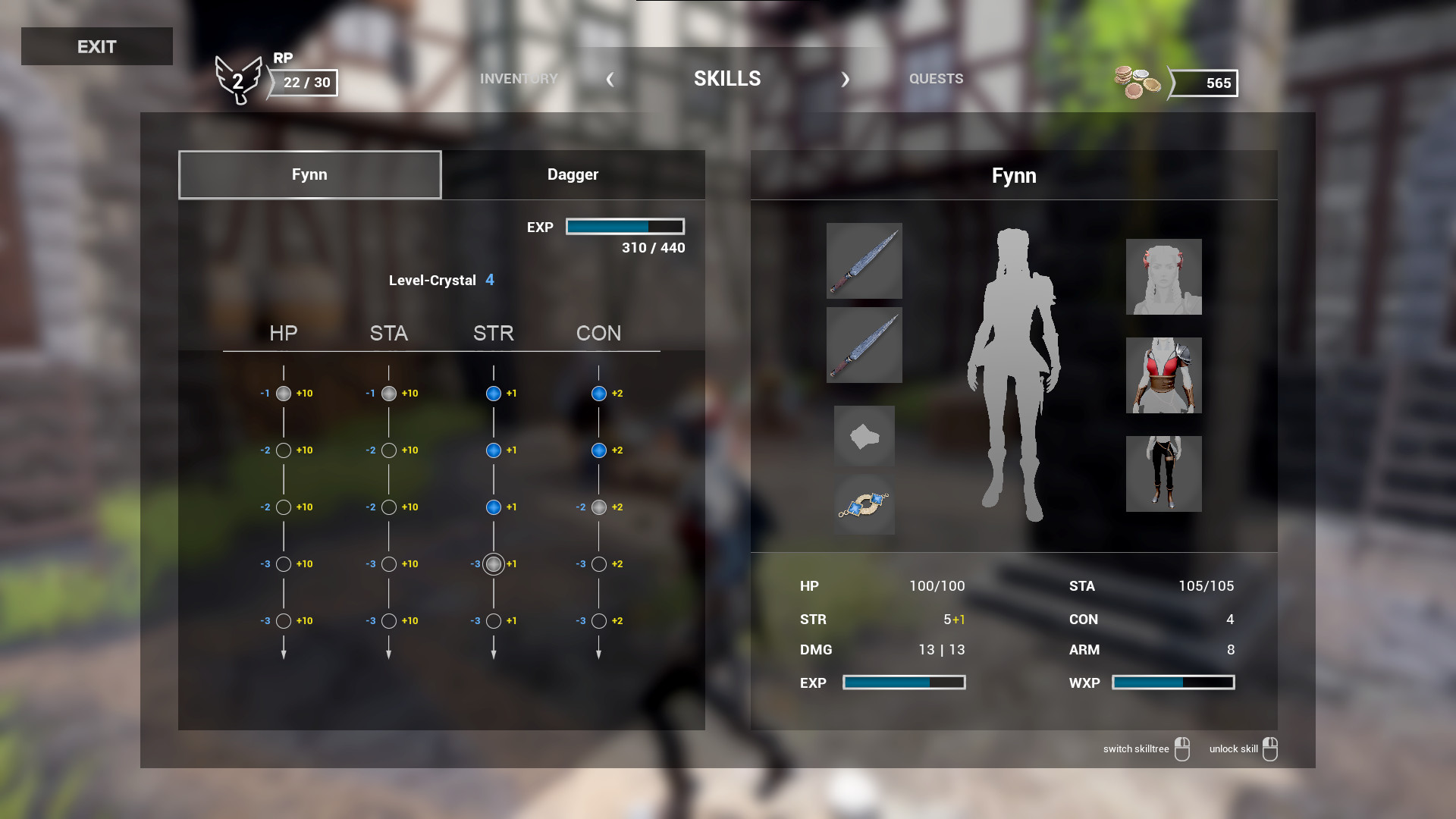The image size is (1456, 819).
Task: Click the left chevron beside SKILLS
Action: click(610, 79)
